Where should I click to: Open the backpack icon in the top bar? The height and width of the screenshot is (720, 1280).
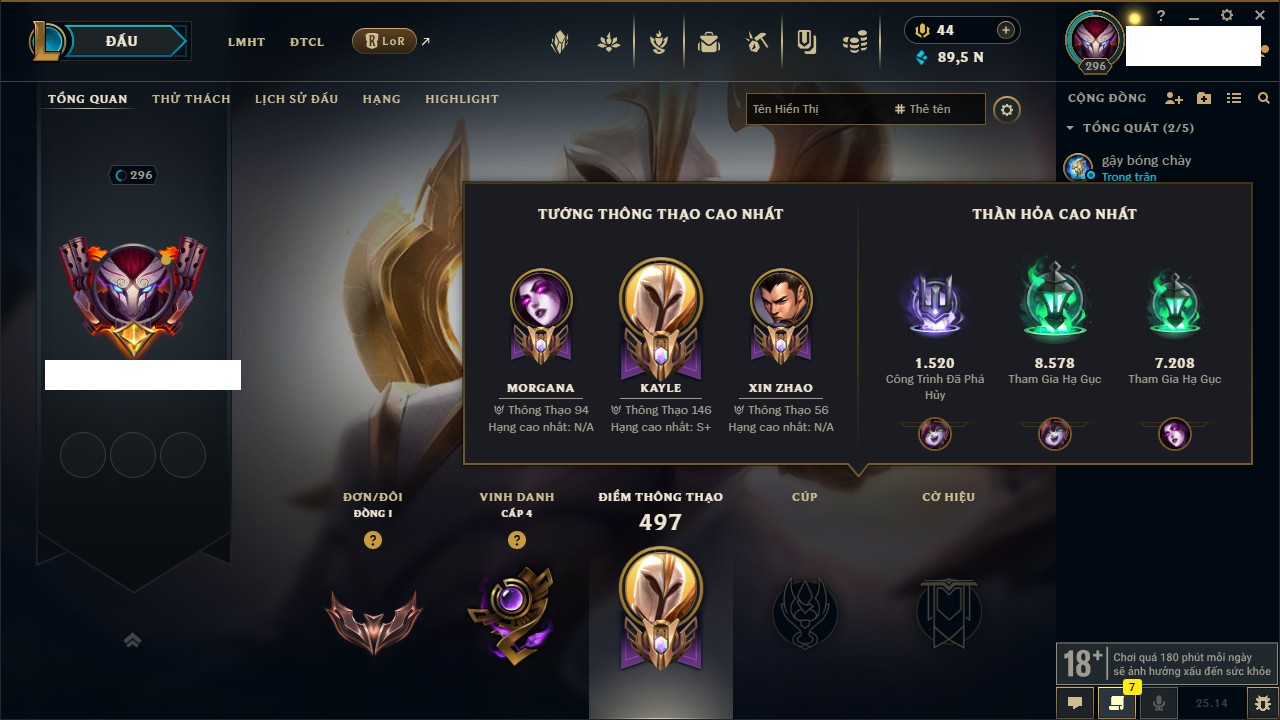pyautogui.click(x=709, y=42)
